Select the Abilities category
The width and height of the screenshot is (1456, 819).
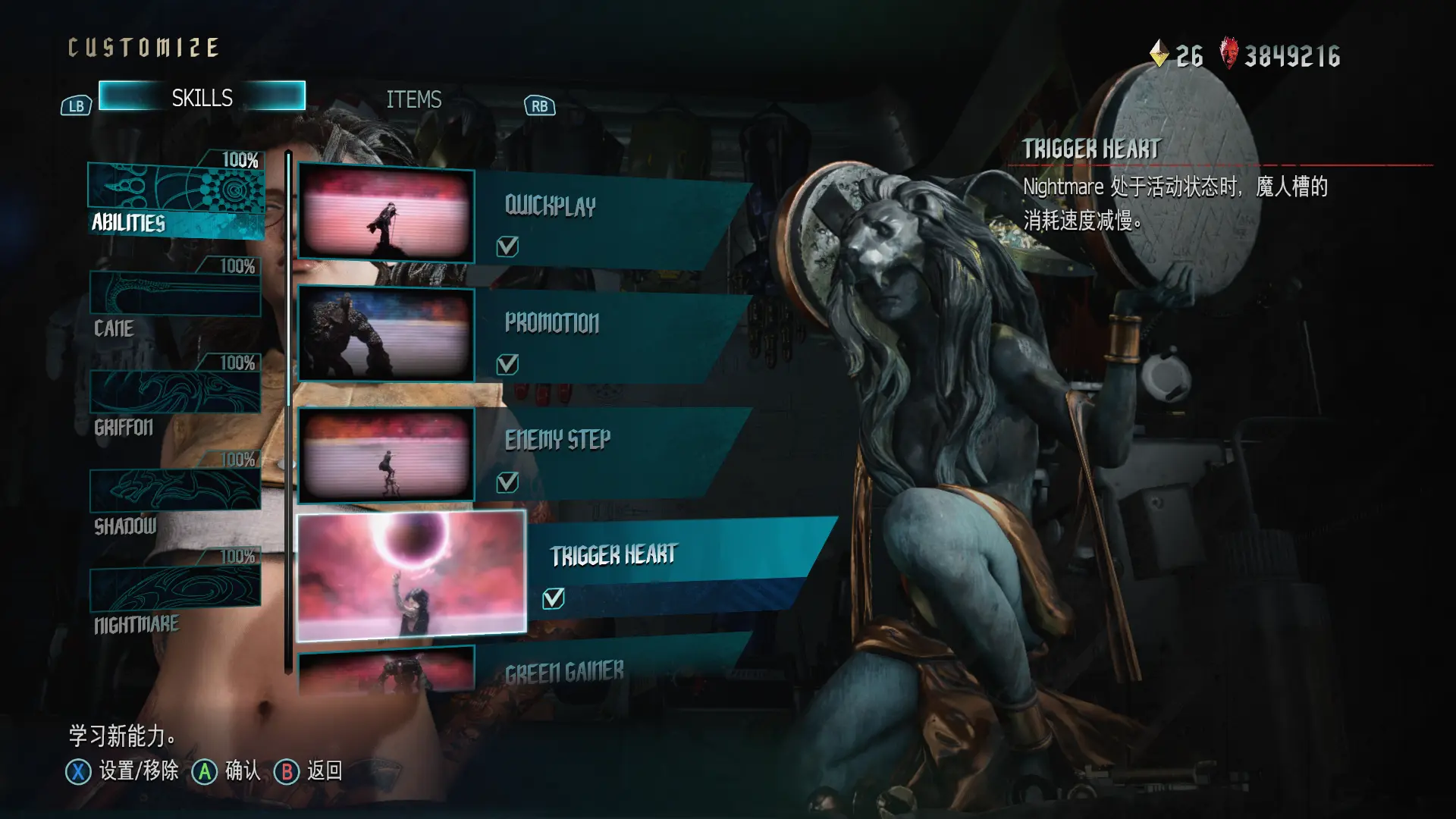pos(176,199)
